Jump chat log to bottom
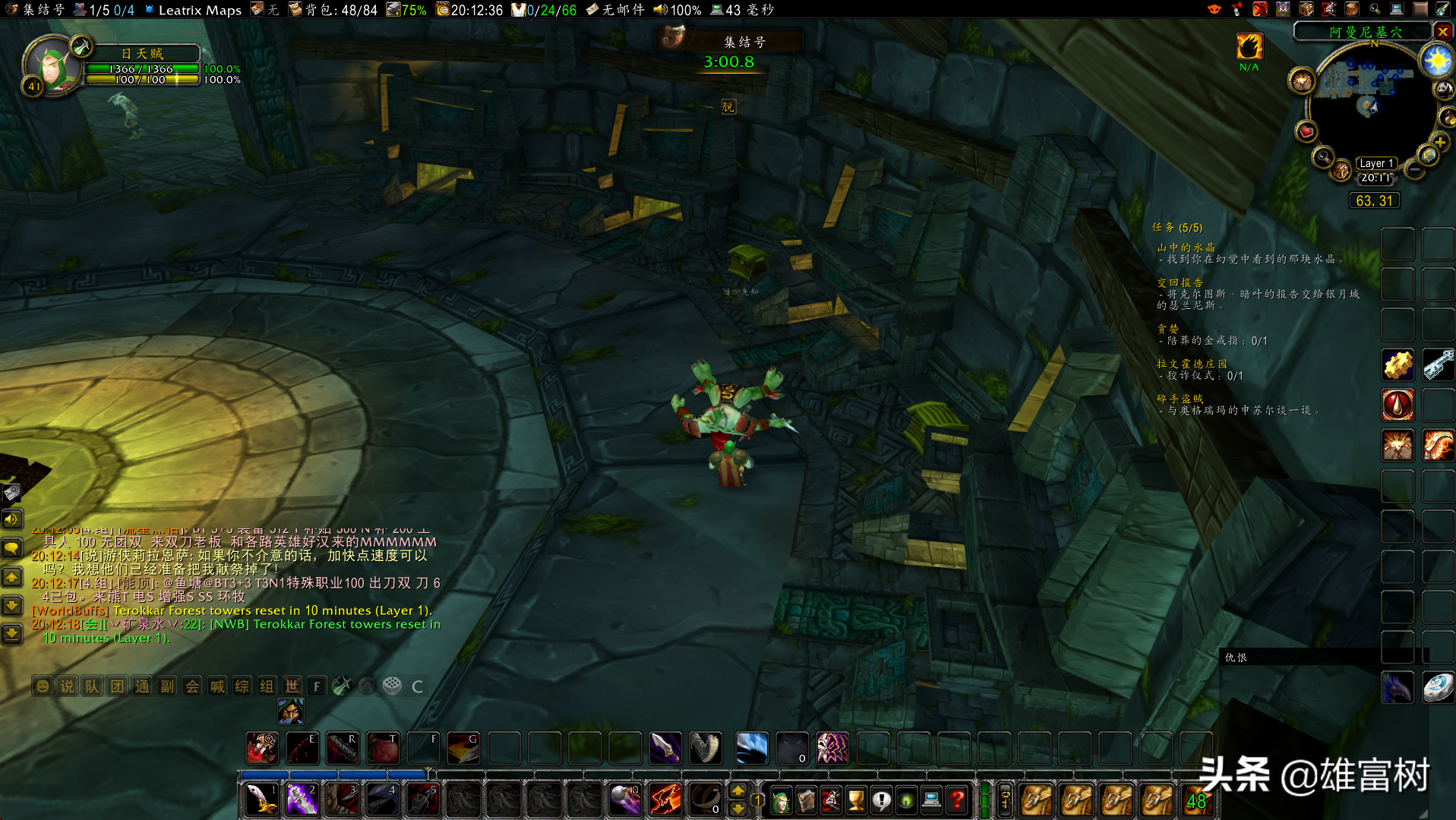Screen dimensions: 1456x820 click(12, 633)
